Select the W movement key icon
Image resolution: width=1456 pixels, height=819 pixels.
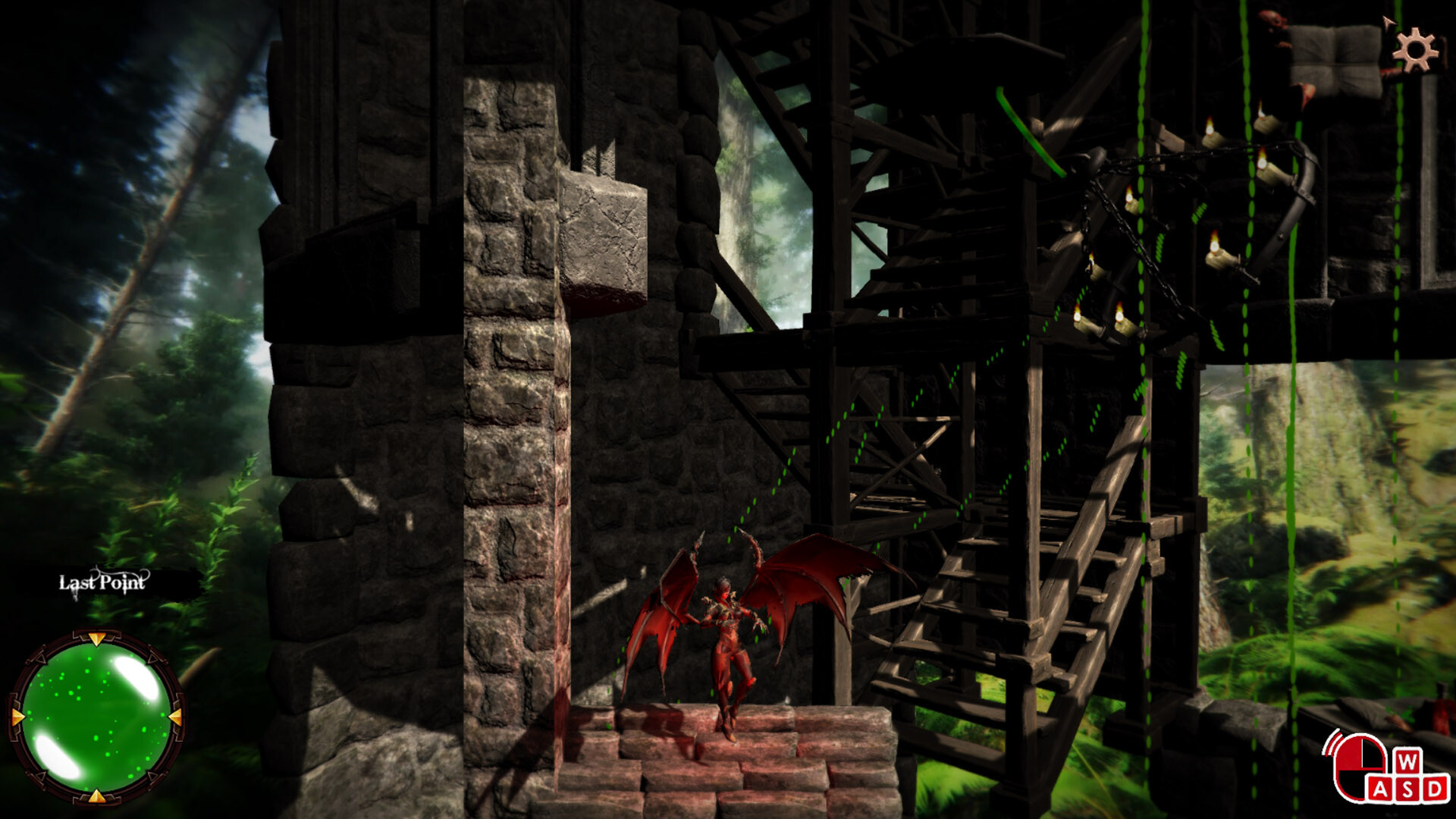coord(1407,761)
